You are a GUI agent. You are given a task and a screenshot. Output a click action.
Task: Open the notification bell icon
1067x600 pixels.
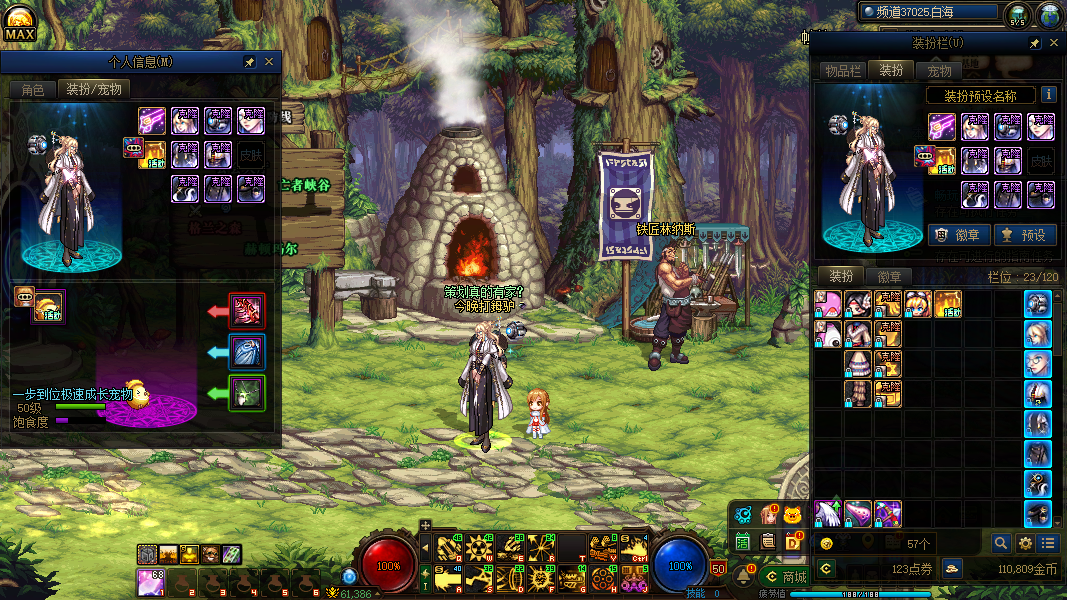tap(744, 577)
